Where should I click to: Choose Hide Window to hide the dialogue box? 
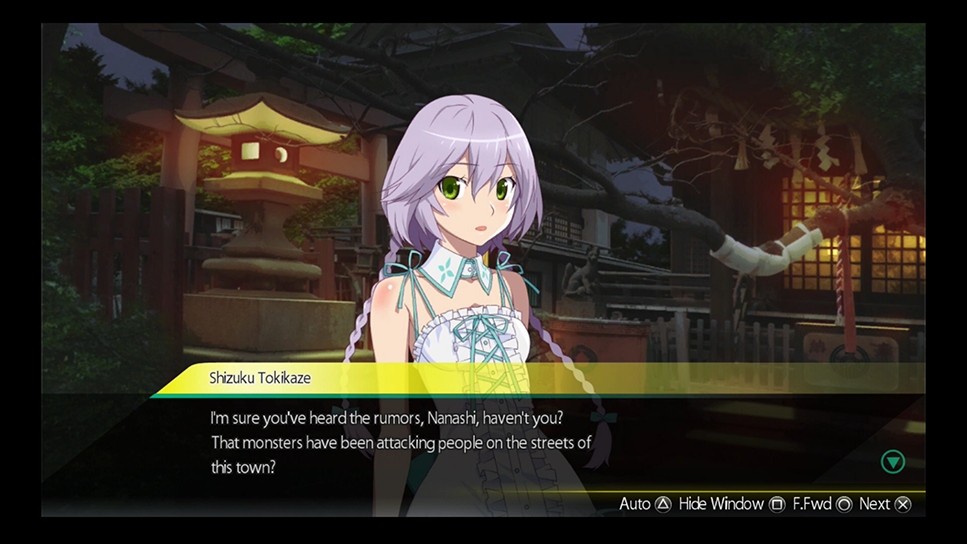coord(731,504)
